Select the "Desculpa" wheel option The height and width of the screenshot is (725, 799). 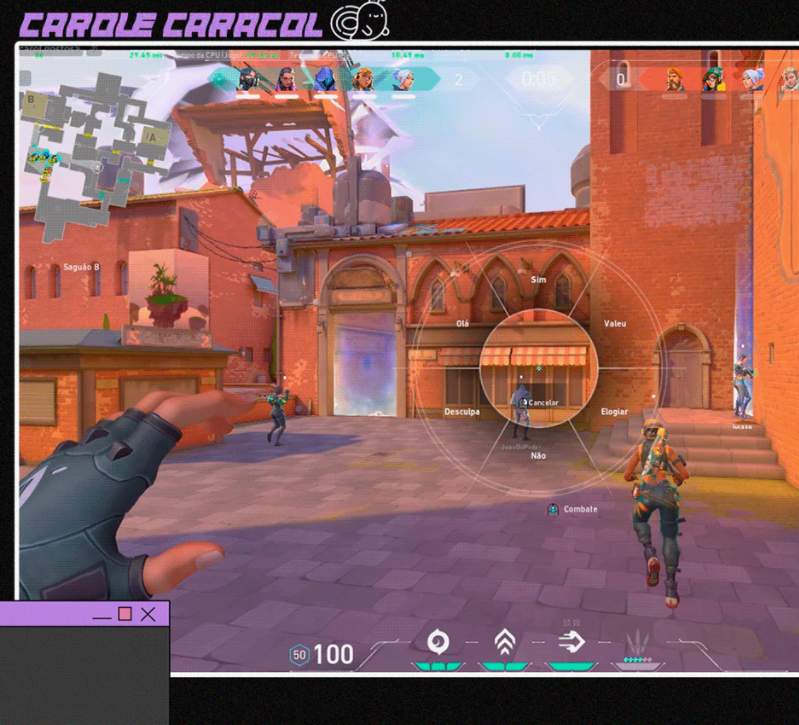point(462,411)
